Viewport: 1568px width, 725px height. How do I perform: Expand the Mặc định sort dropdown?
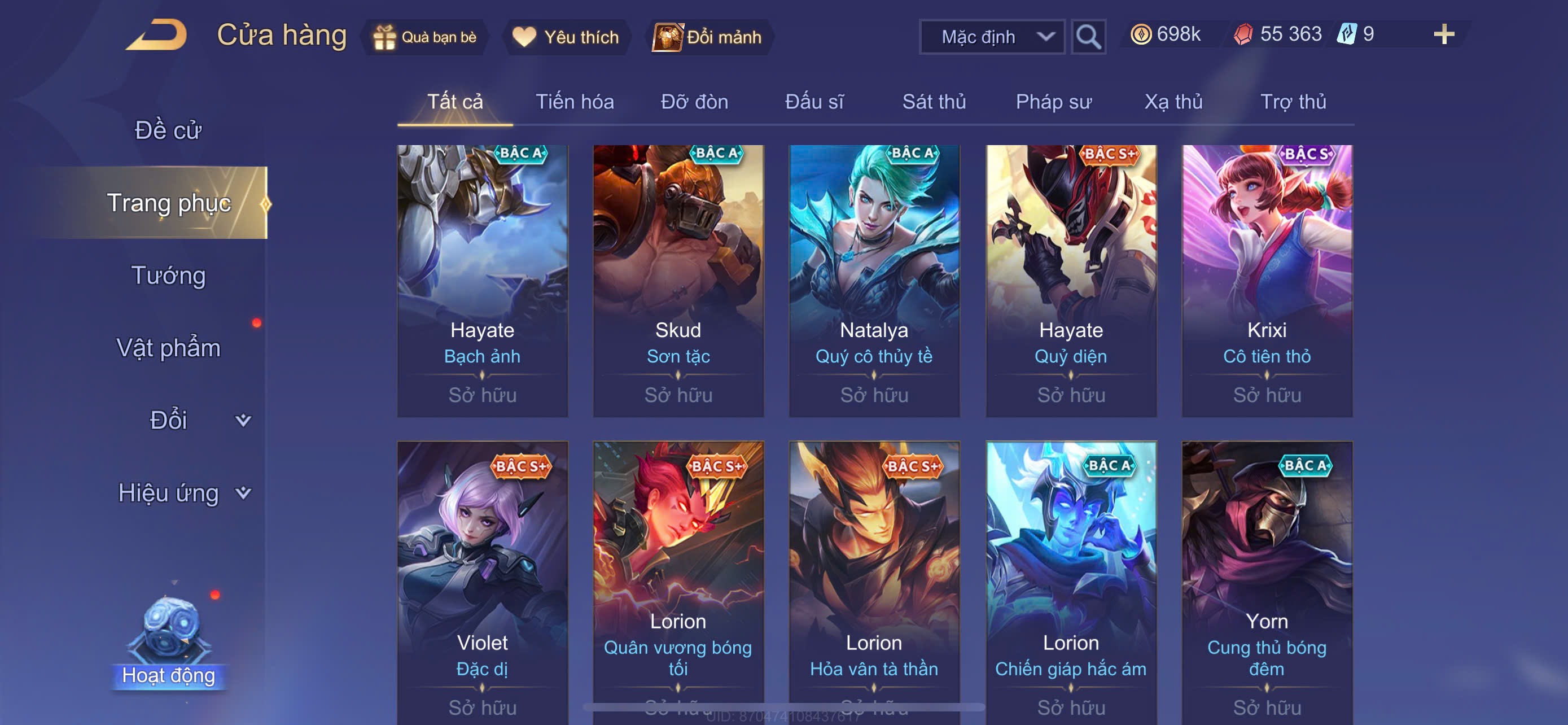[991, 37]
